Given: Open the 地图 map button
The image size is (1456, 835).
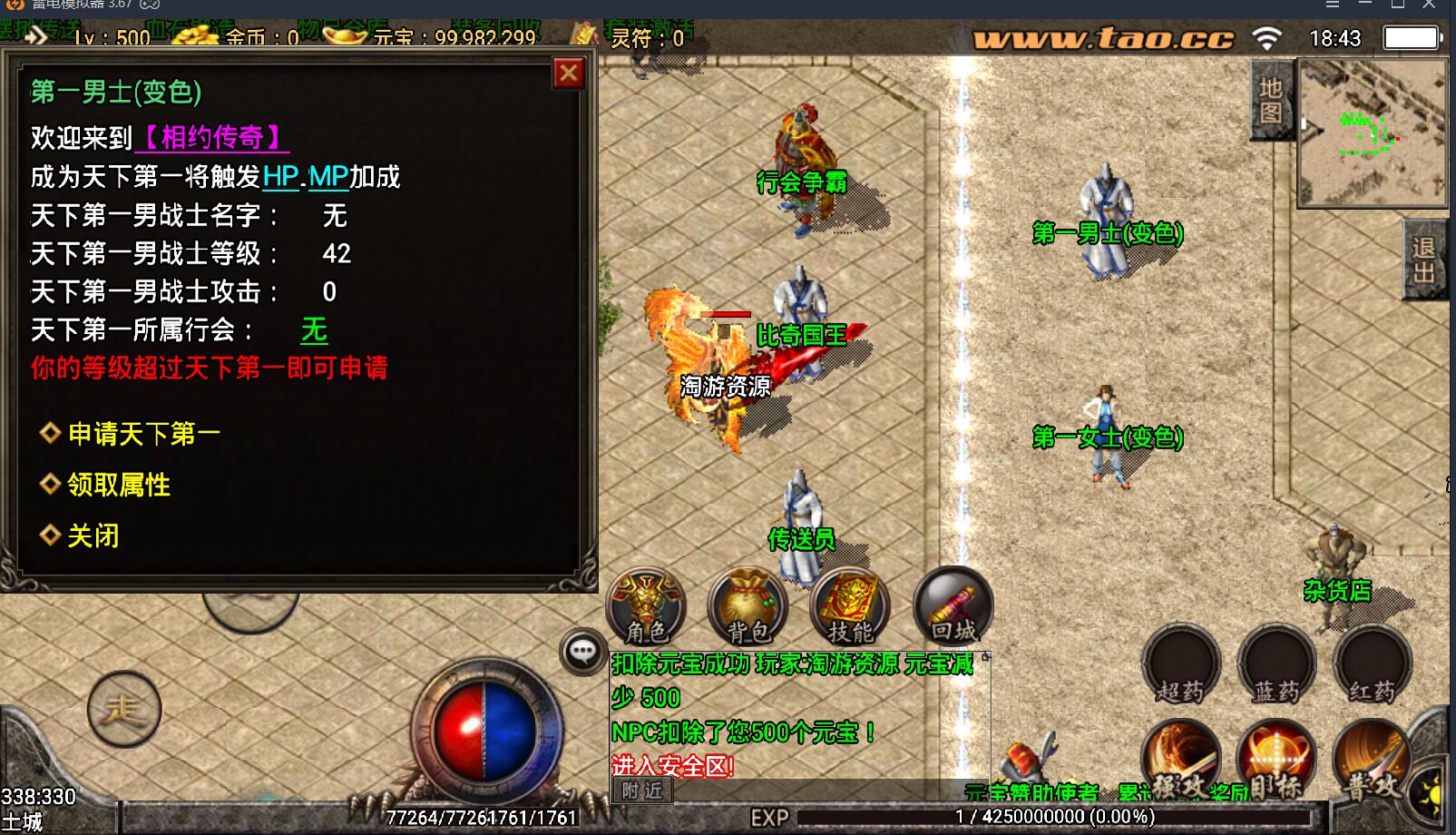Looking at the screenshot, I should point(1270,100).
